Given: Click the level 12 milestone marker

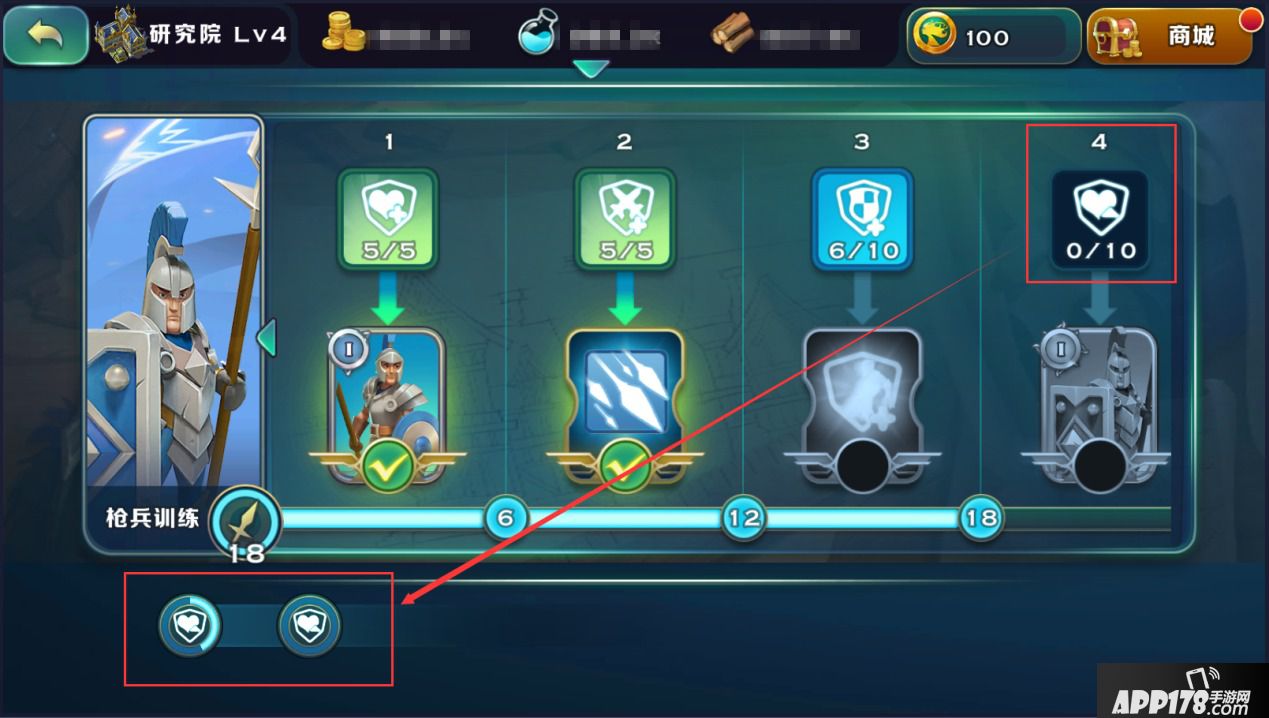Looking at the screenshot, I should (x=744, y=518).
